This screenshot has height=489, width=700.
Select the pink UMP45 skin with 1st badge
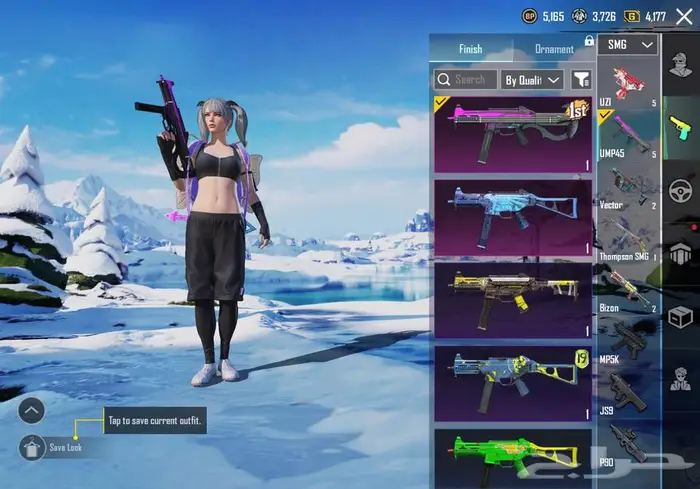[x=512, y=132]
